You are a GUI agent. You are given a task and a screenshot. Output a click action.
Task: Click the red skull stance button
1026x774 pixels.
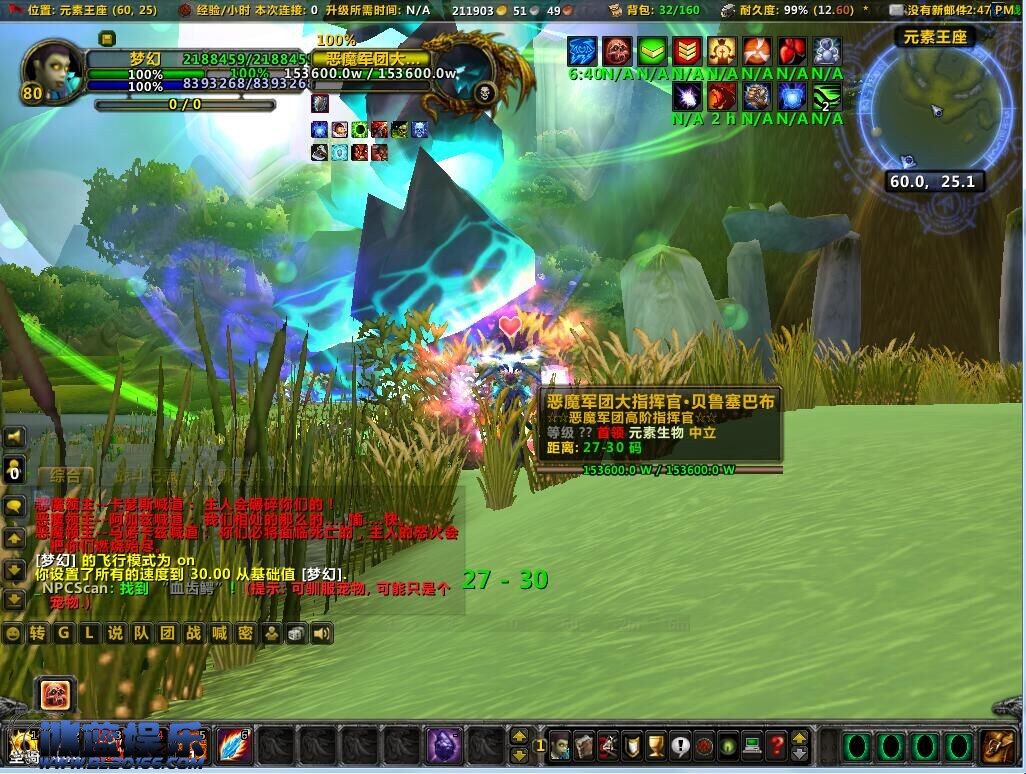(55, 693)
